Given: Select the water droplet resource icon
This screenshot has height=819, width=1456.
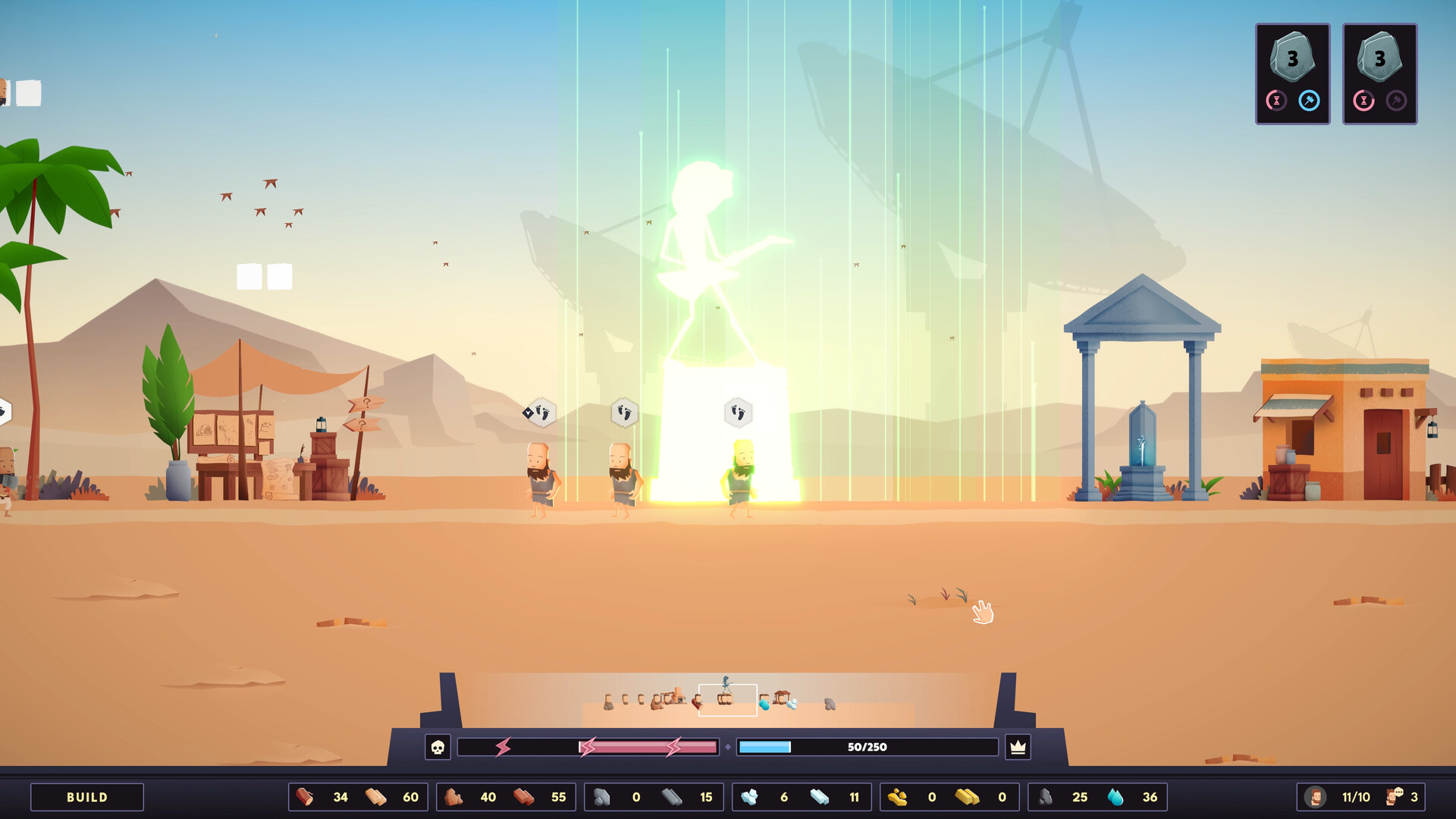Looking at the screenshot, I should (x=1116, y=797).
